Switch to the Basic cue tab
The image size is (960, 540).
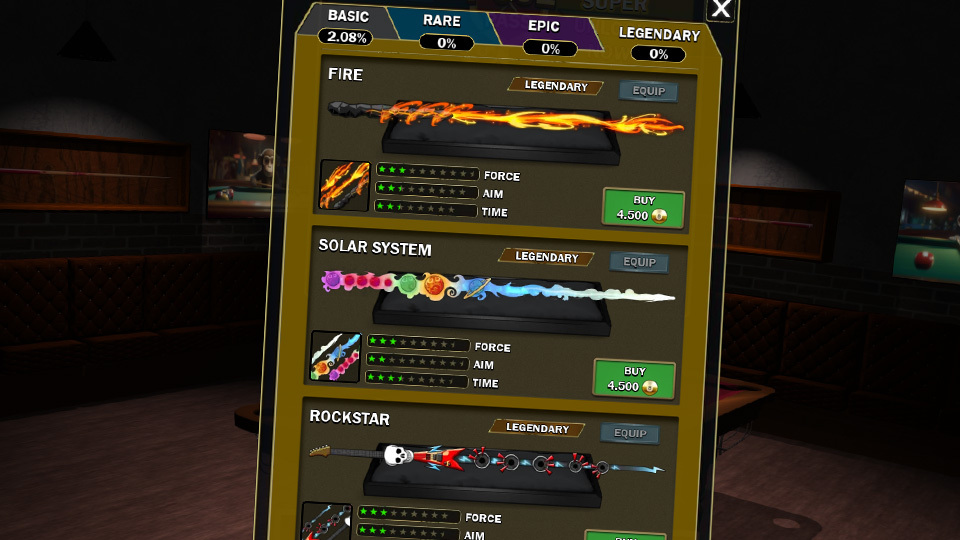[x=348, y=24]
